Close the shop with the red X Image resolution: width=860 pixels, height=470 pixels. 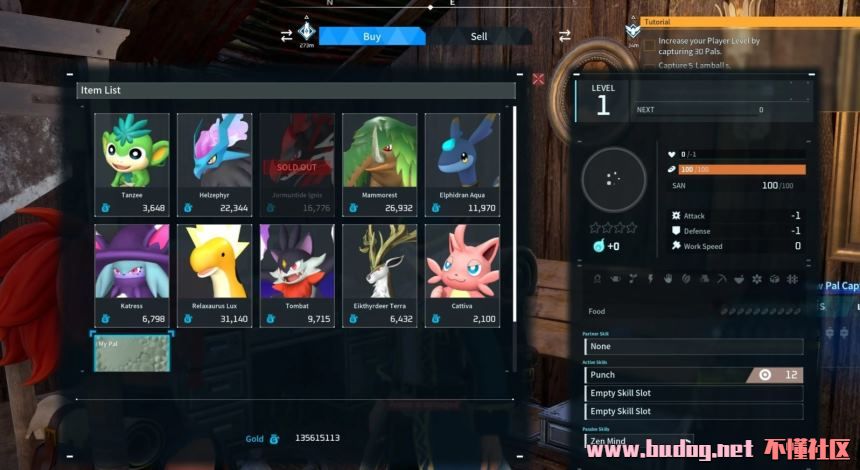tap(539, 79)
